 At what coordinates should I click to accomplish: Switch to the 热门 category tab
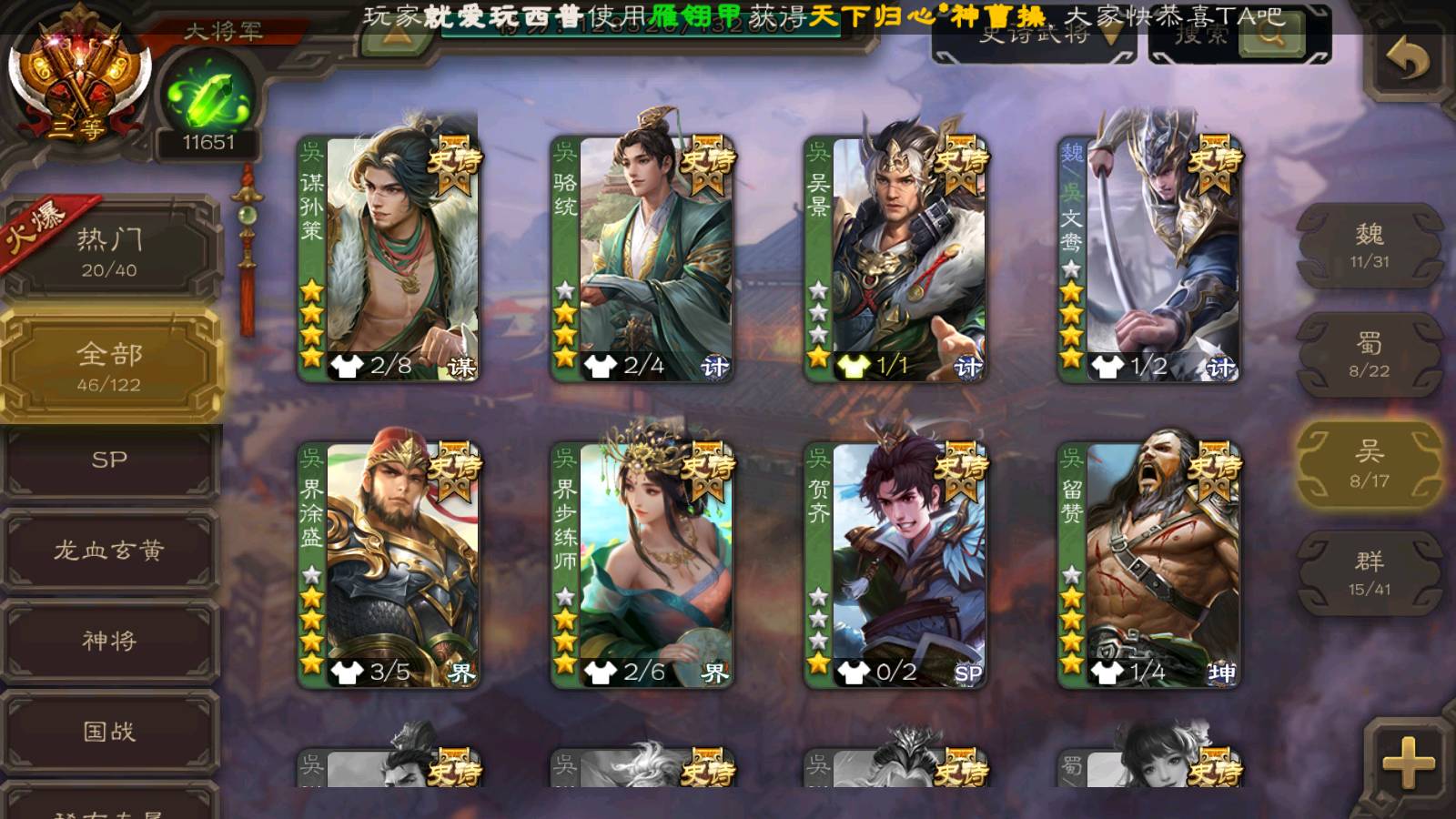(x=110, y=250)
